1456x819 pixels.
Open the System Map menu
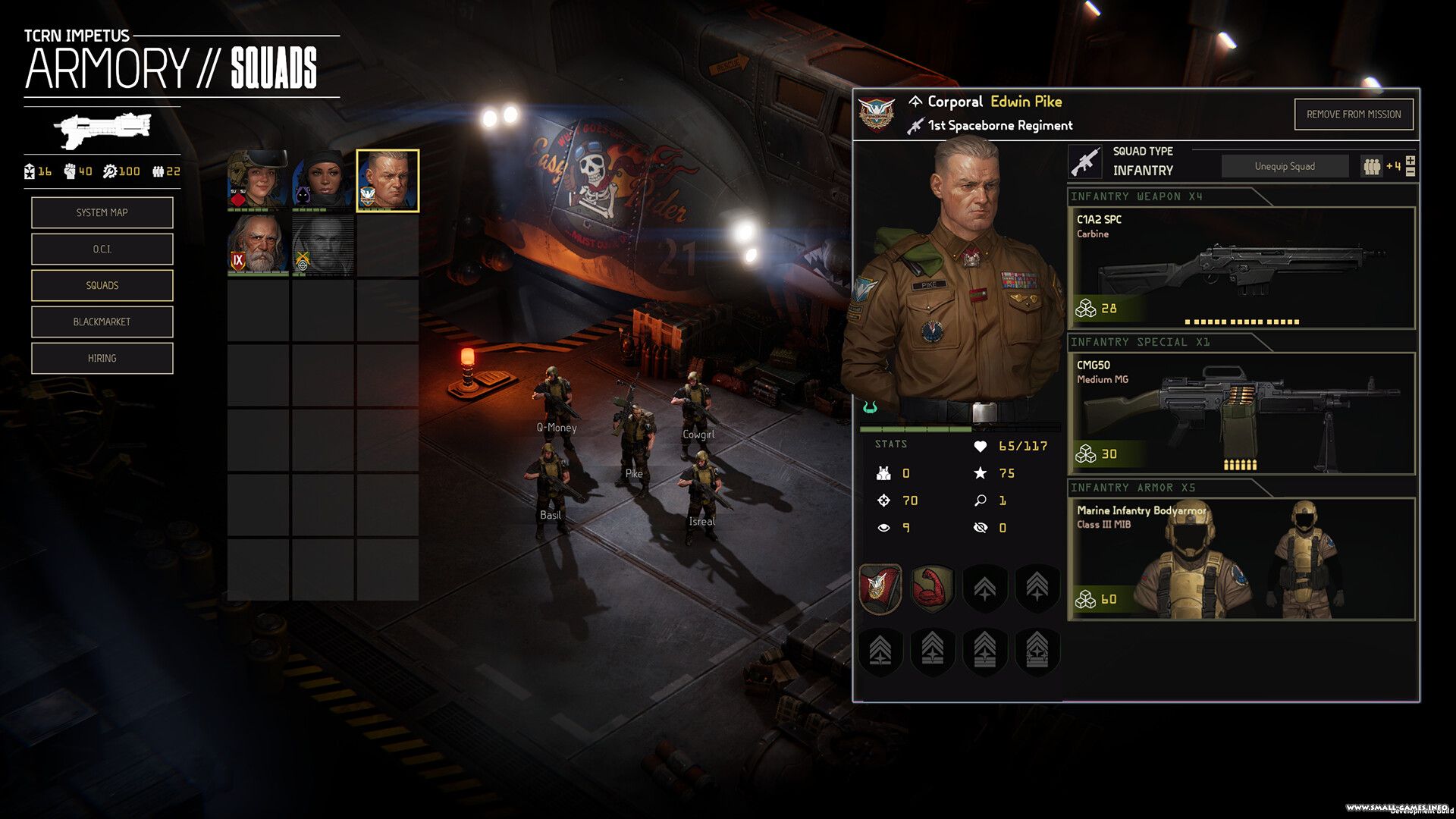(102, 212)
